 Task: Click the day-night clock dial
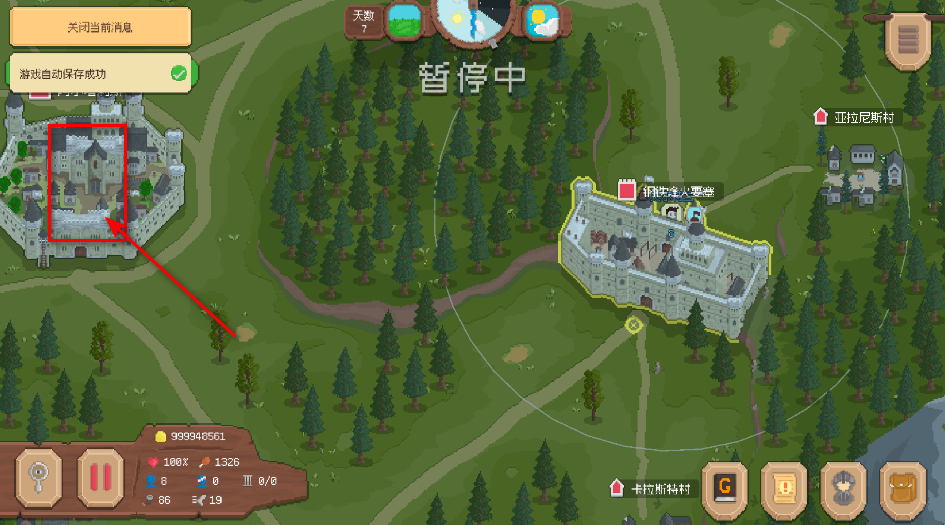click(472, 18)
